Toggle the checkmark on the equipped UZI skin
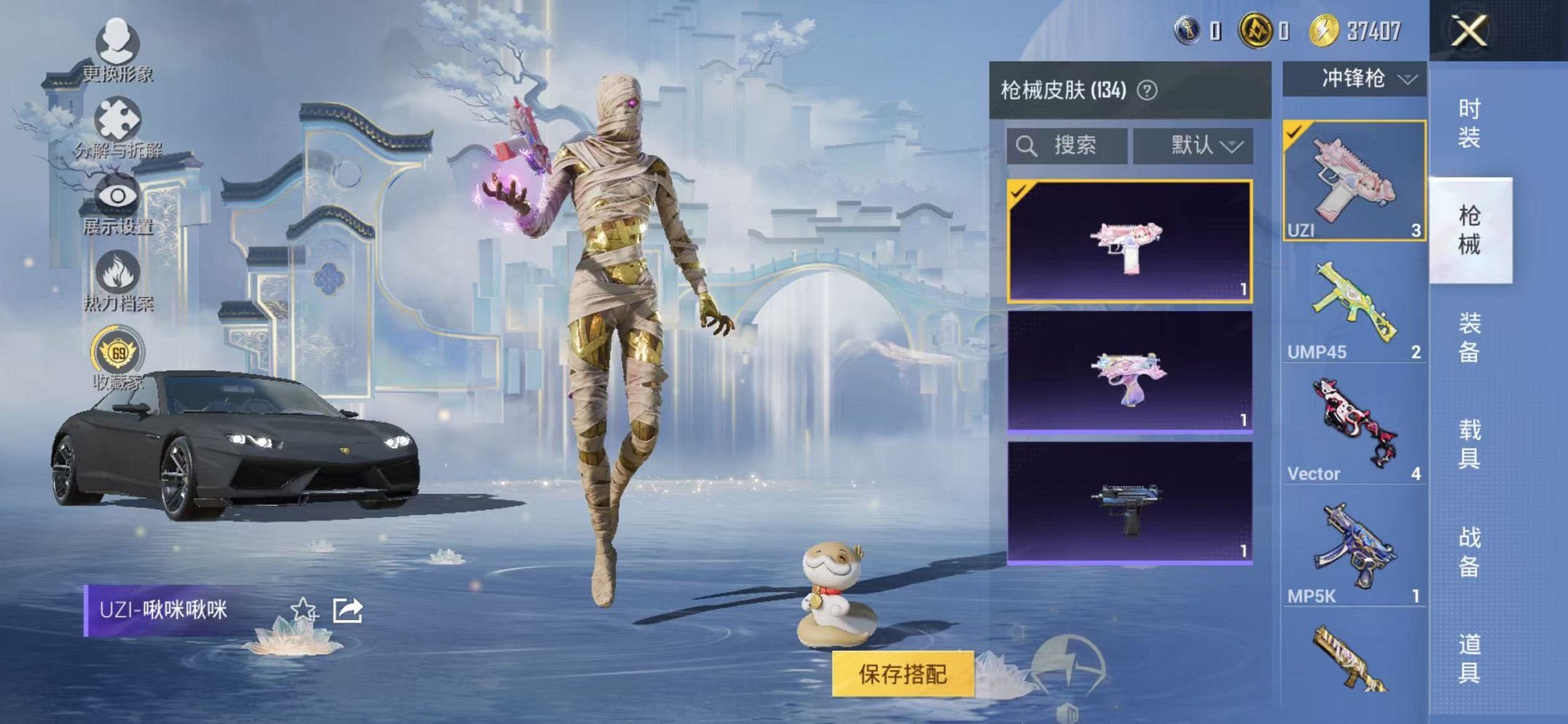The height and width of the screenshot is (724, 1568). coord(1019,190)
